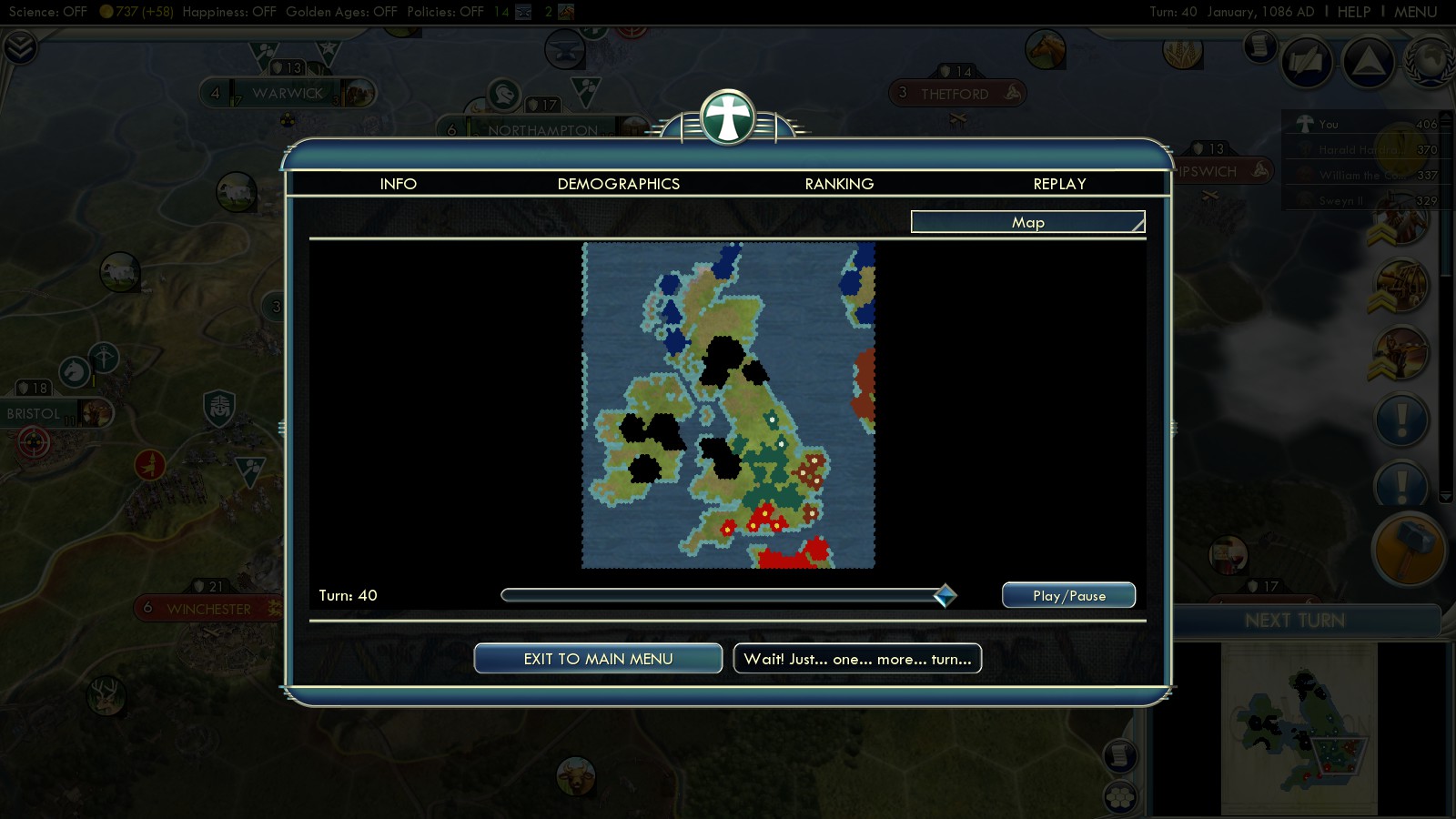1456x819 pixels.
Task: Open the Map view dropdown
Action: [x=1028, y=222]
